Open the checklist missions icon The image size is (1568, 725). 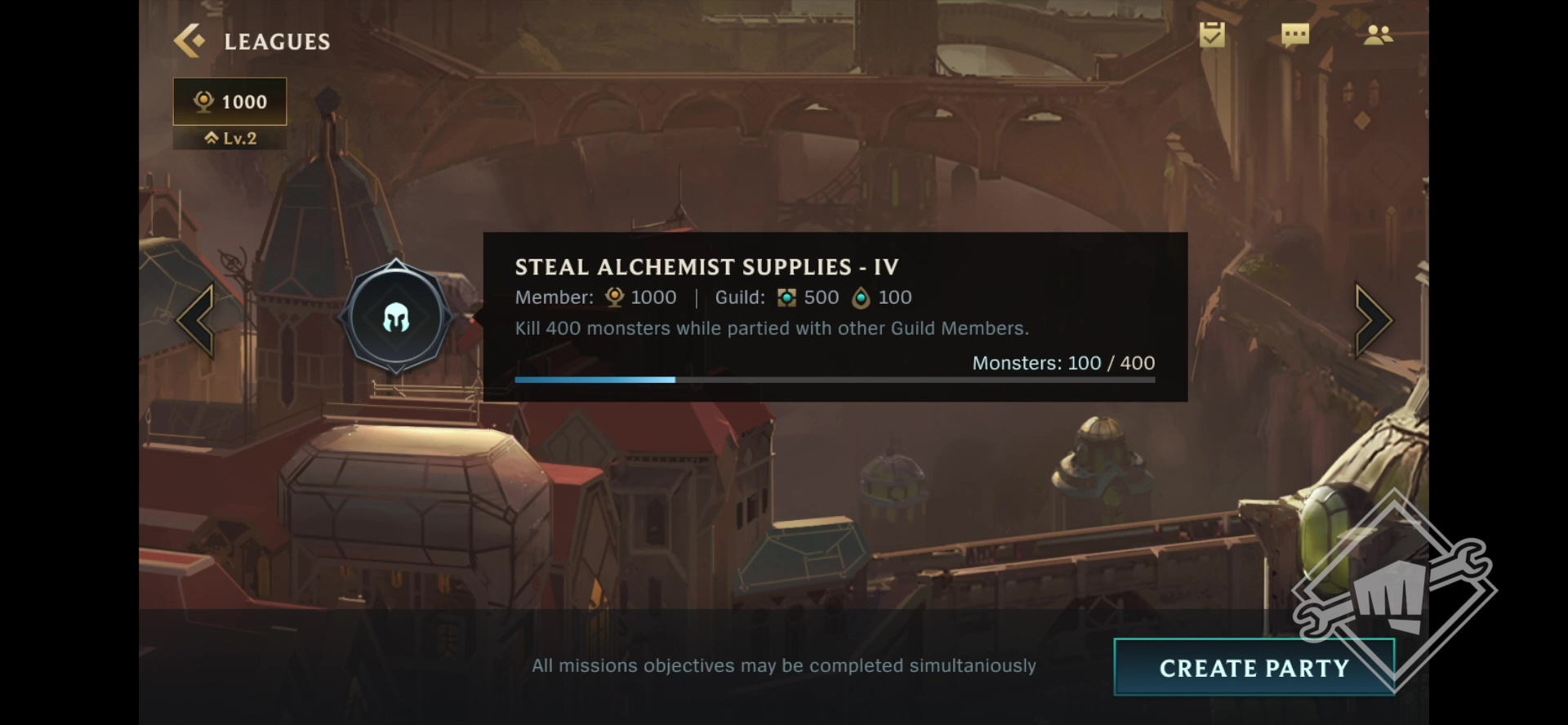[x=1212, y=34]
